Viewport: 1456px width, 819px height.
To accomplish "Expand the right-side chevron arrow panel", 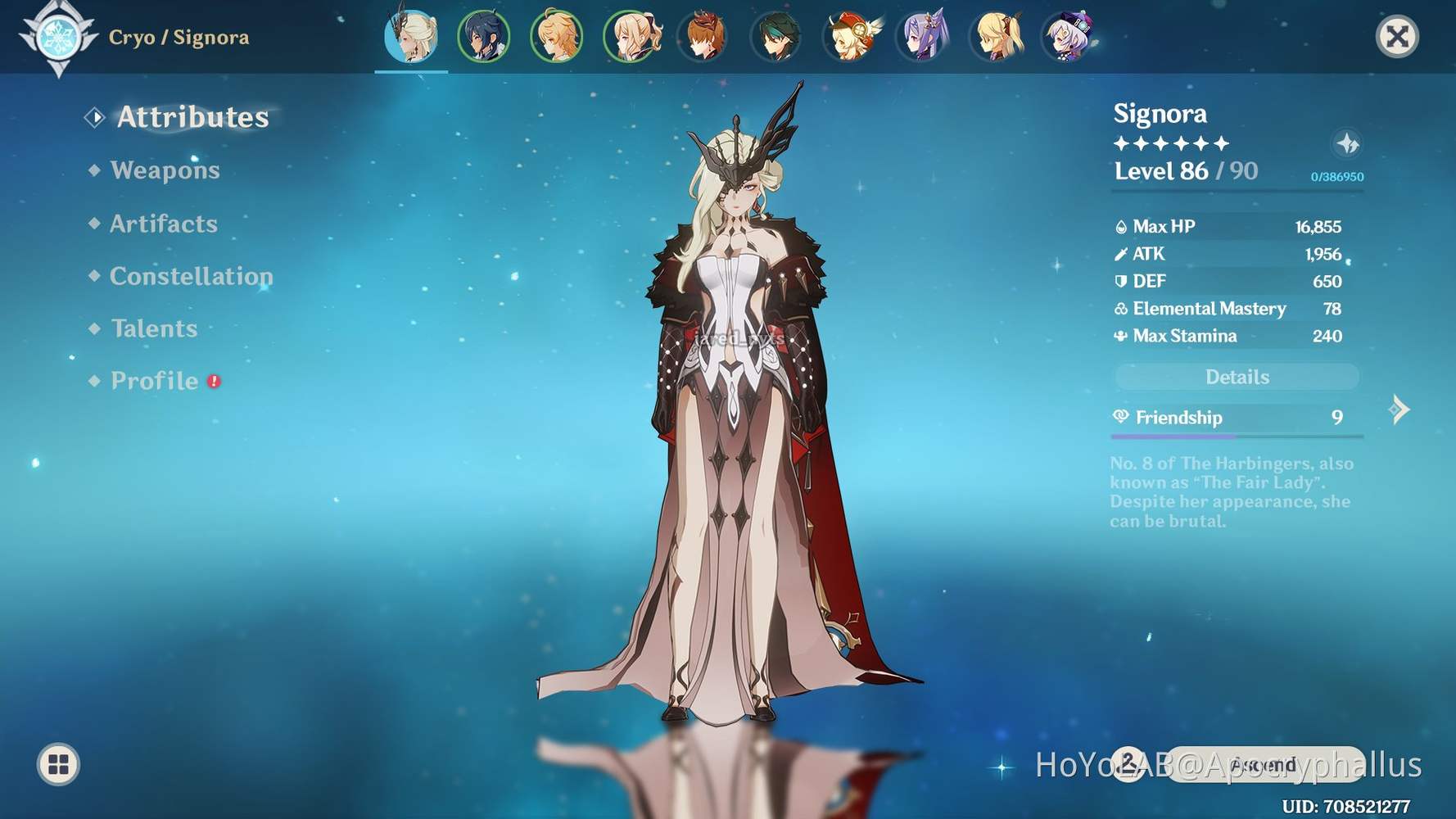I will click(1400, 409).
